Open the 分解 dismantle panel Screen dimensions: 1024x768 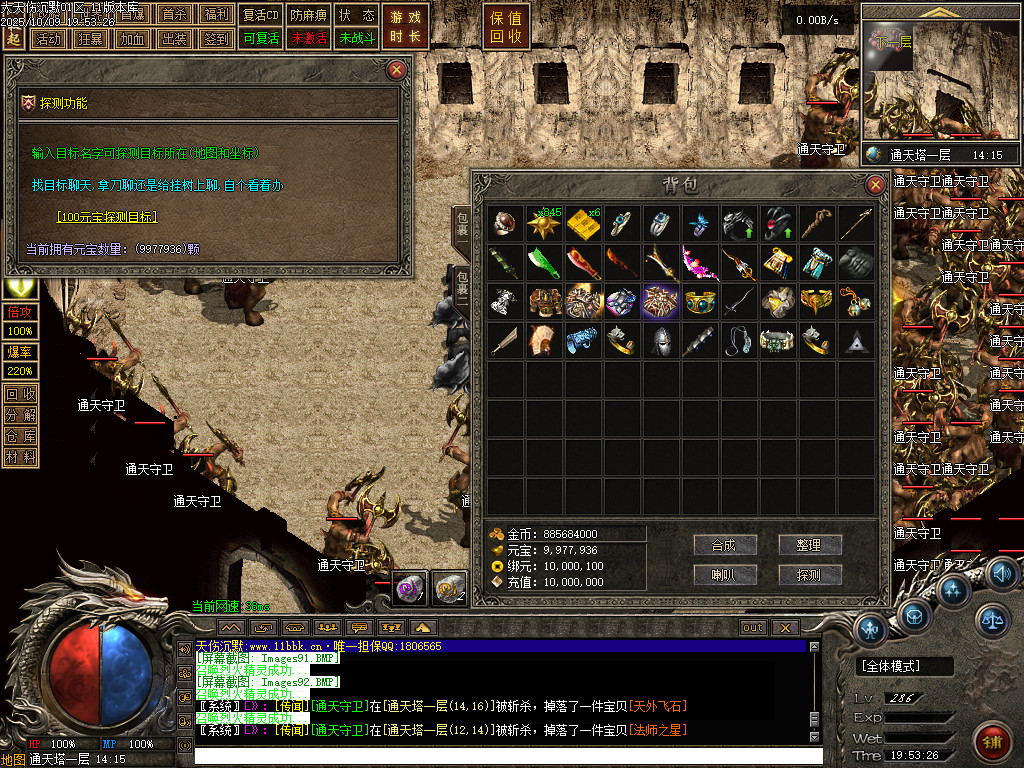(x=21, y=415)
